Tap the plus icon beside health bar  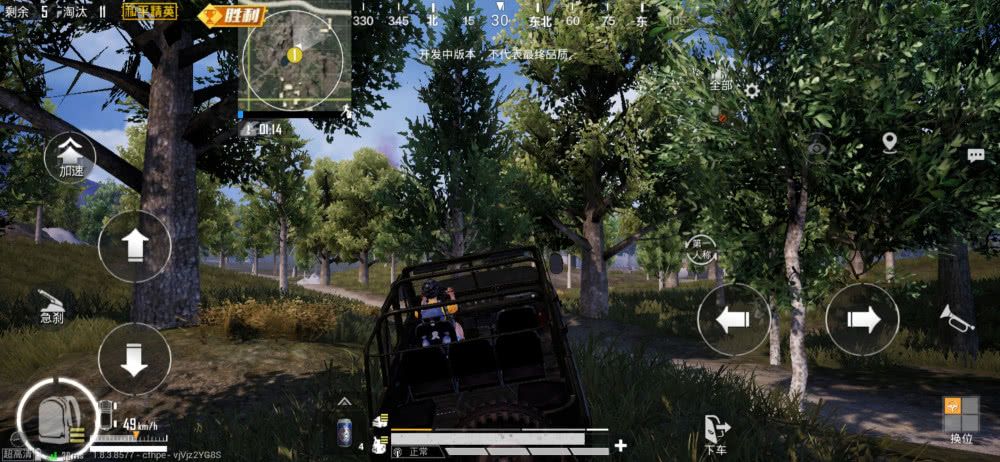621,445
